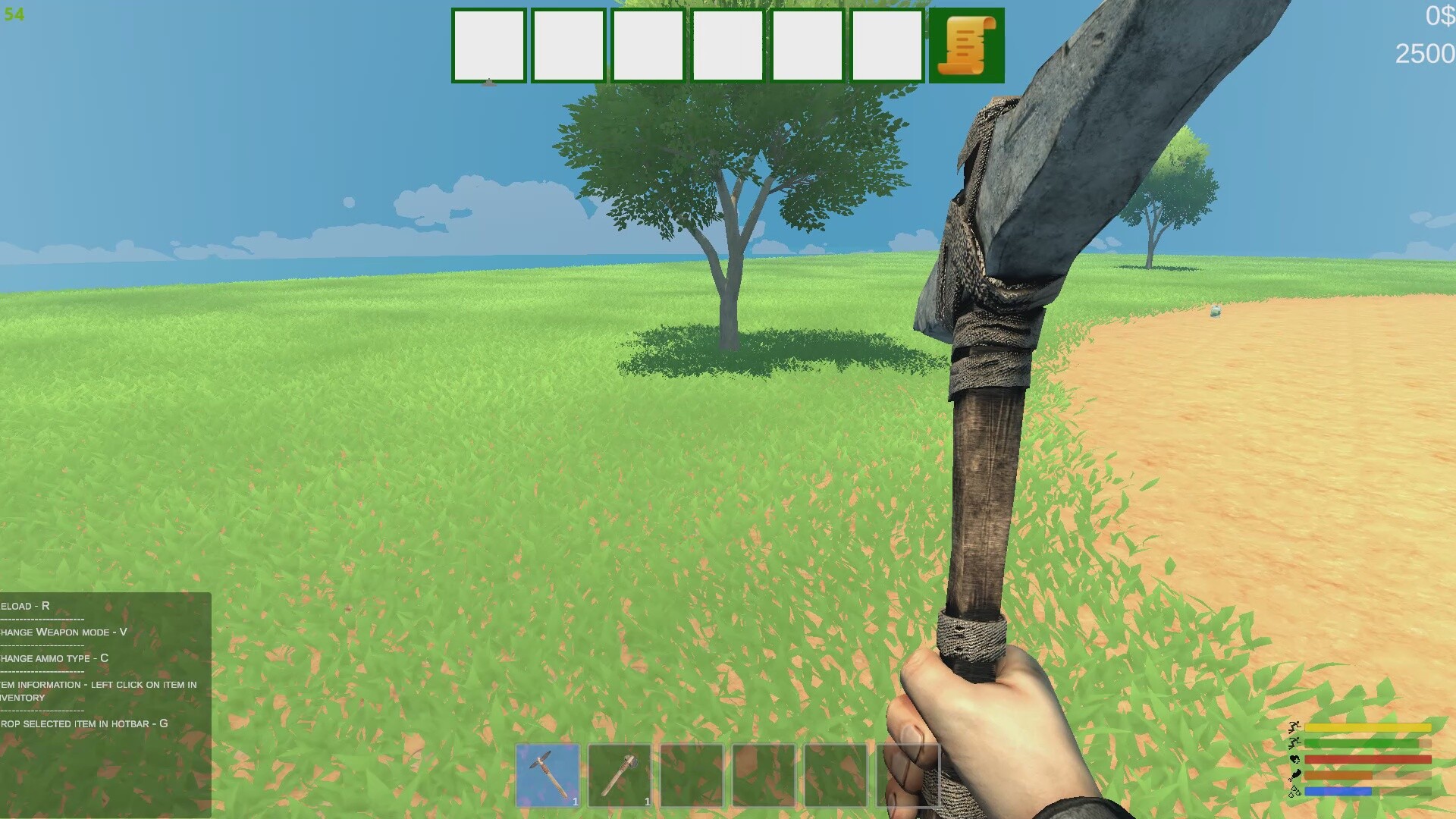
Task: Click the heart health icon
Action: click(1294, 759)
